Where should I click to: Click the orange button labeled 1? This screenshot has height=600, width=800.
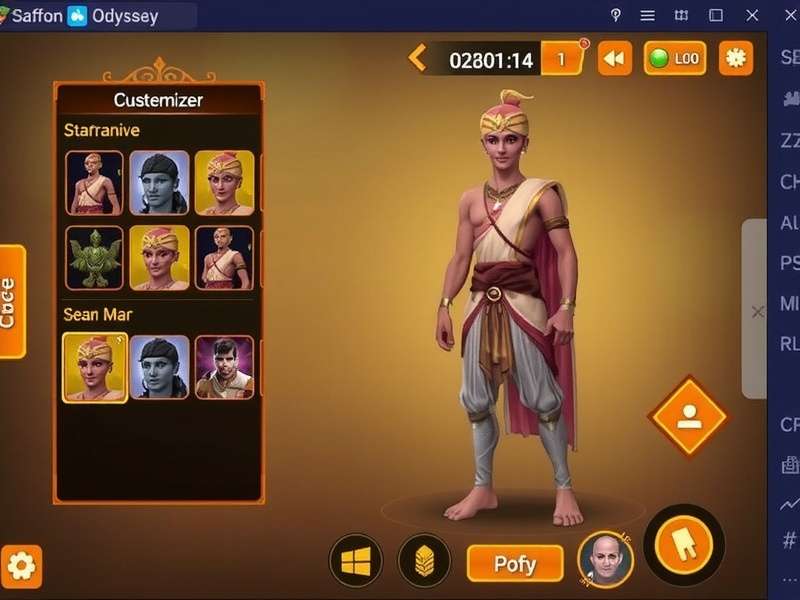pyautogui.click(x=562, y=59)
